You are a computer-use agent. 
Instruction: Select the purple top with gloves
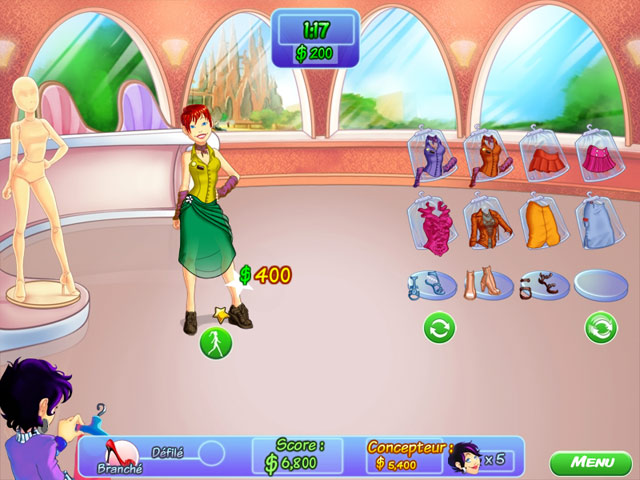(x=433, y=157)
